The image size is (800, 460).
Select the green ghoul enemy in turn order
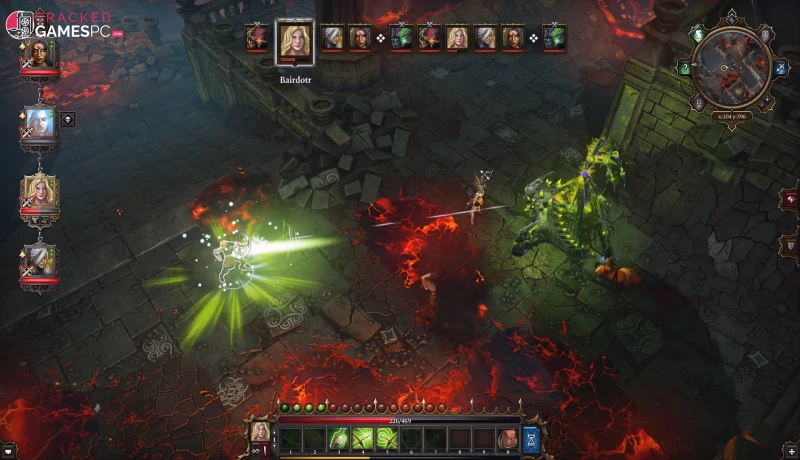click(x=401, y=38)
